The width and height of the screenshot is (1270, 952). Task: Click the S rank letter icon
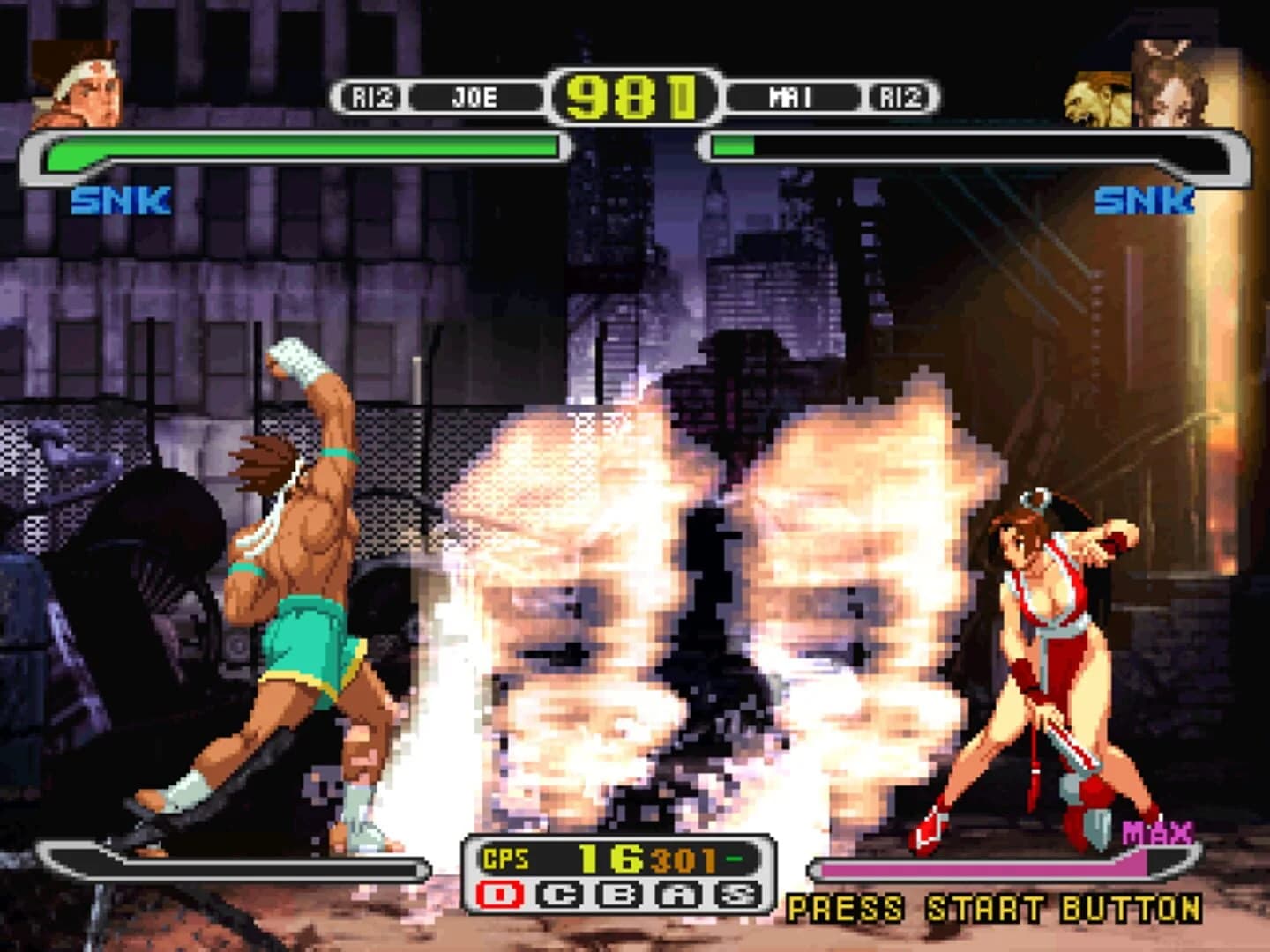tap(737, 893)
